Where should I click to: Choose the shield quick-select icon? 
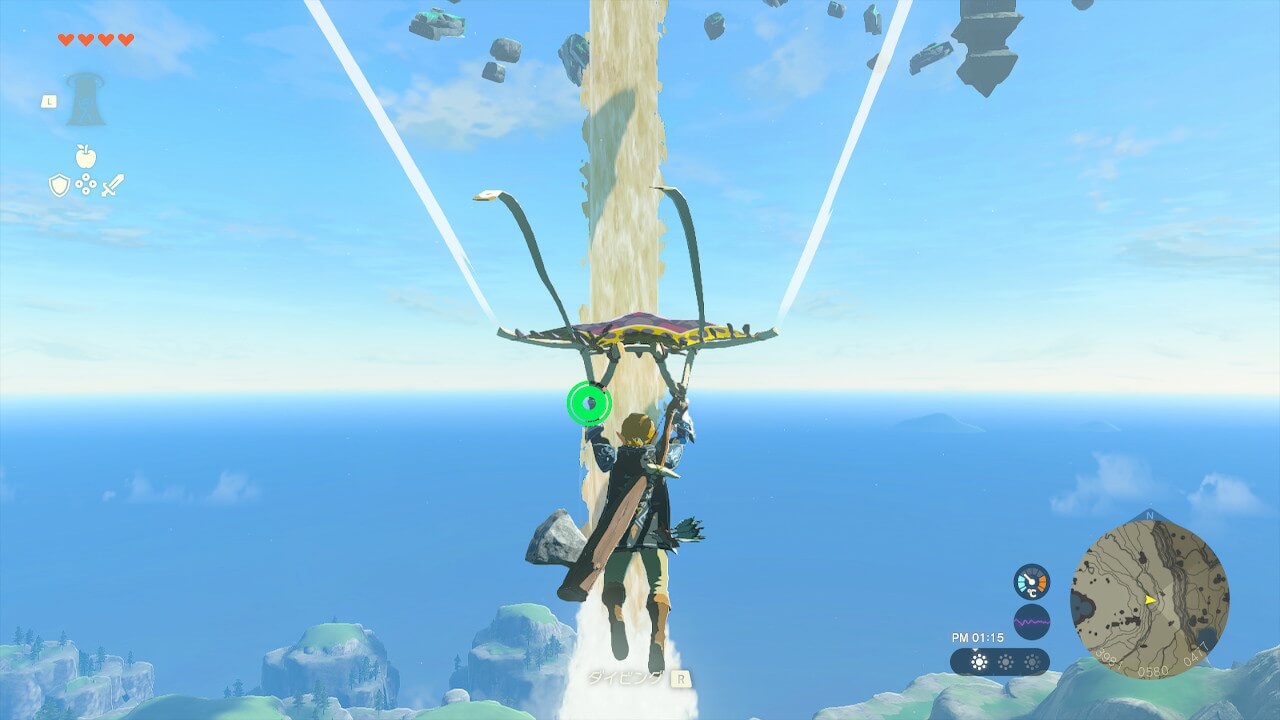point(59,185)
